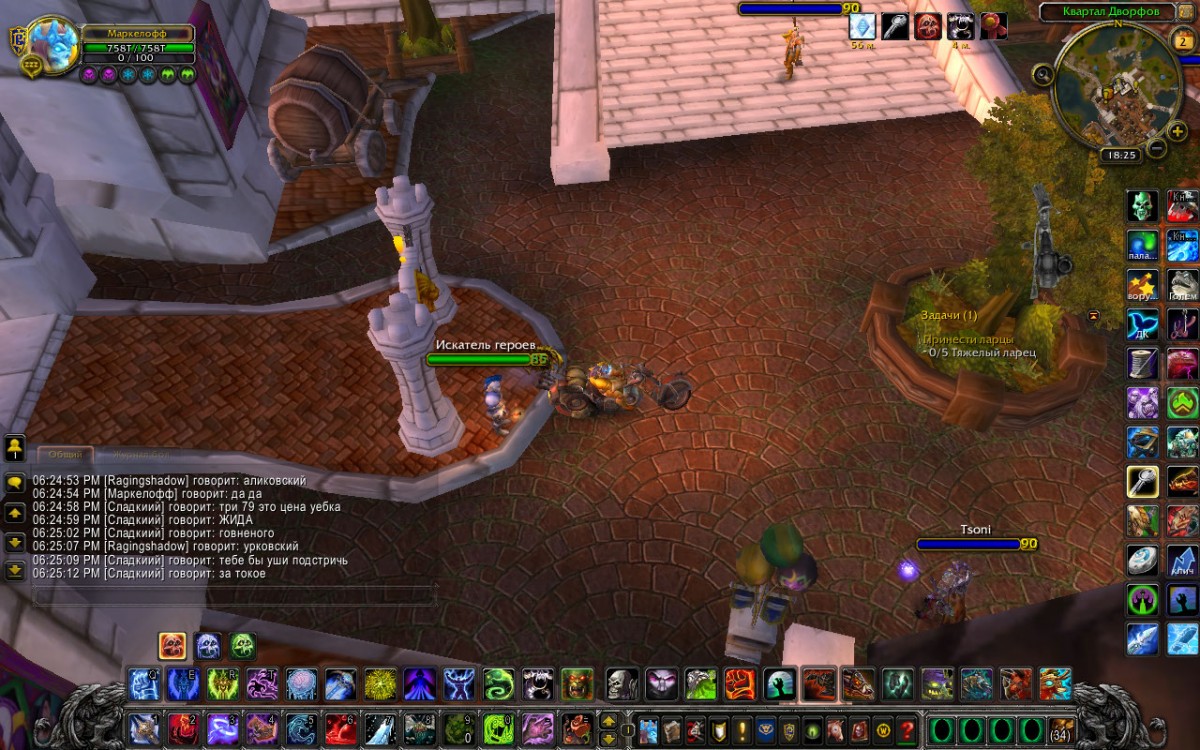Select the red stance button above action bar
This screenshot has height=750, width=1200.
(x=172, y=646)
